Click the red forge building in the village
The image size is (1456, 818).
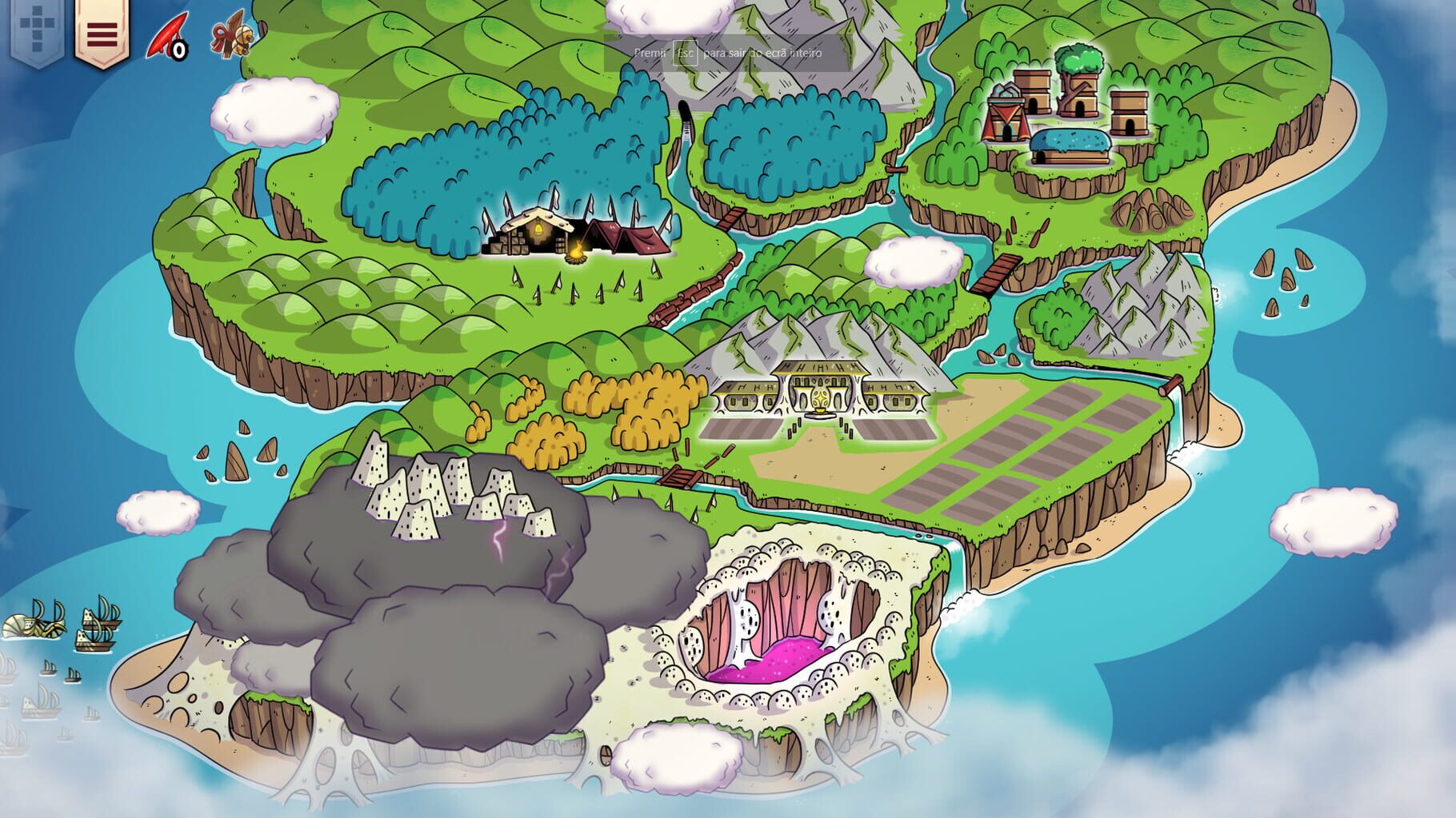click(1005, 120)
